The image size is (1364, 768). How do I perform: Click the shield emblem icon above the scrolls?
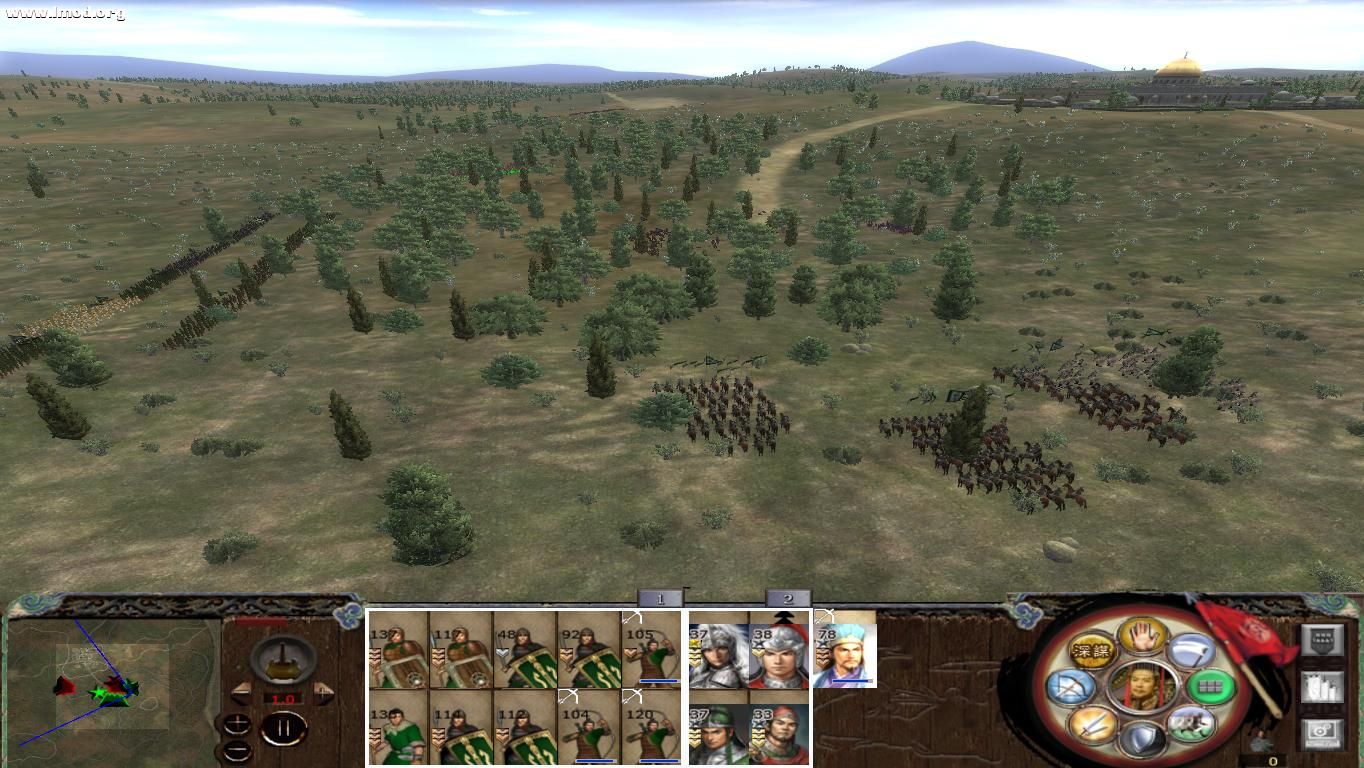point(1320,641)
